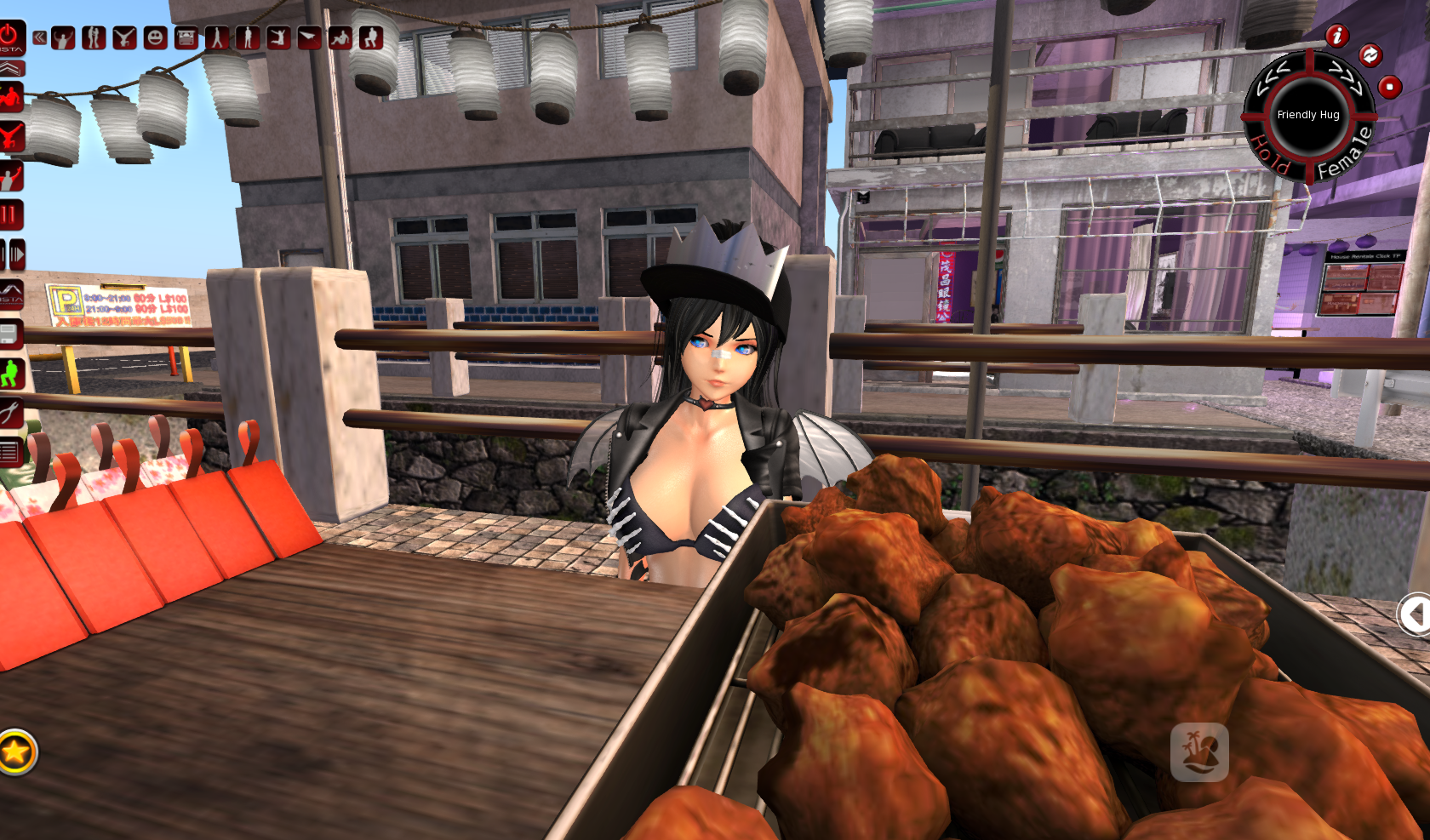1430x840 pixels.
Task: Open the bed animations icon
Action: (186, 37)
